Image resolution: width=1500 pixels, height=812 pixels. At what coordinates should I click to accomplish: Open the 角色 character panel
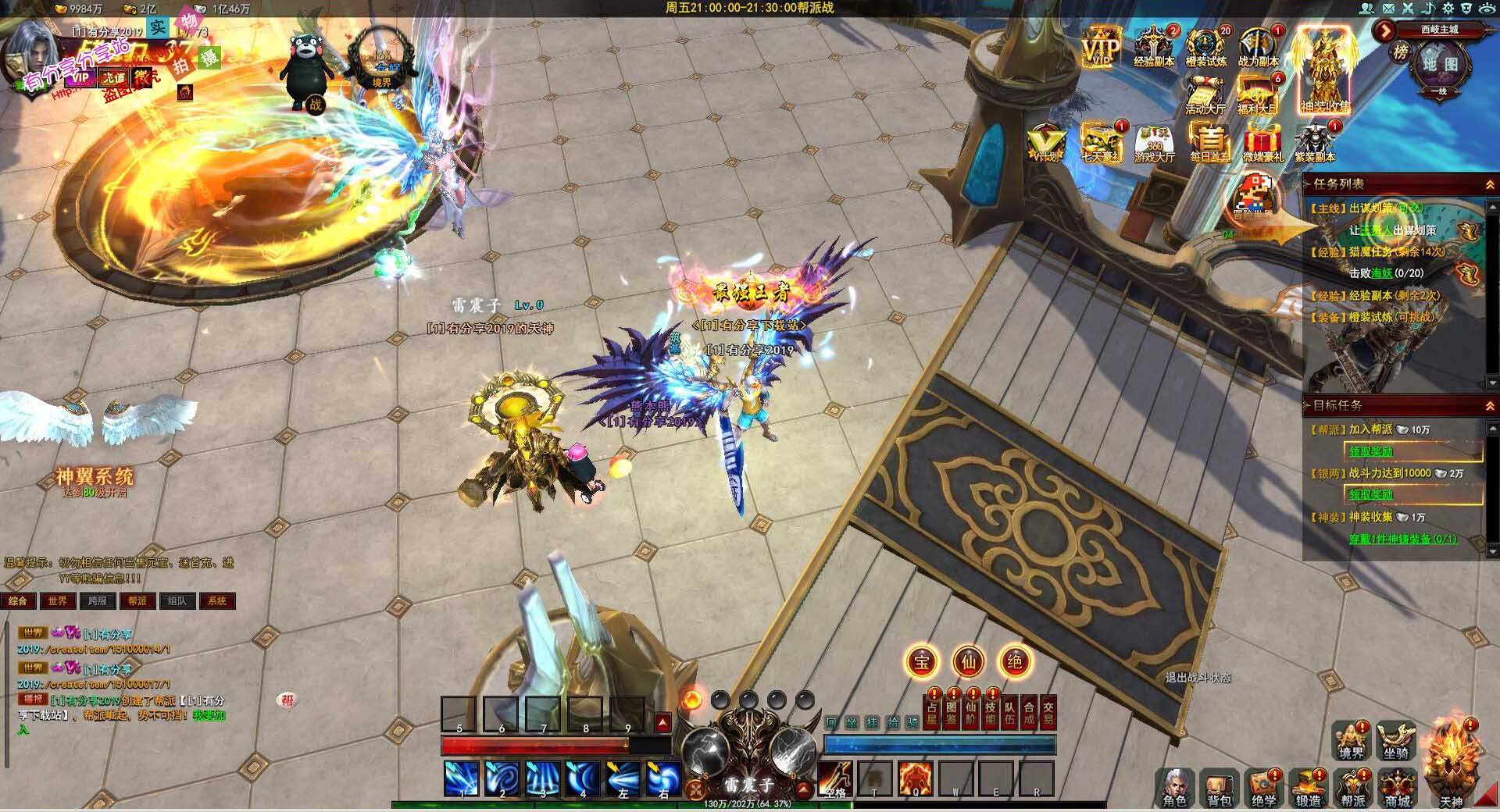click(x=1174, y=786)
